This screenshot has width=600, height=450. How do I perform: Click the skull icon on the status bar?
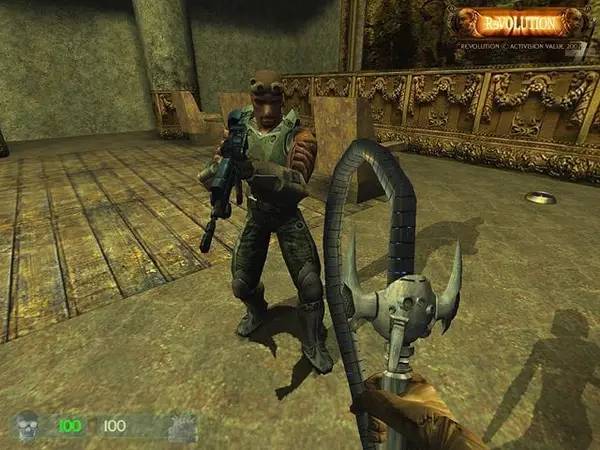(28, 427)
